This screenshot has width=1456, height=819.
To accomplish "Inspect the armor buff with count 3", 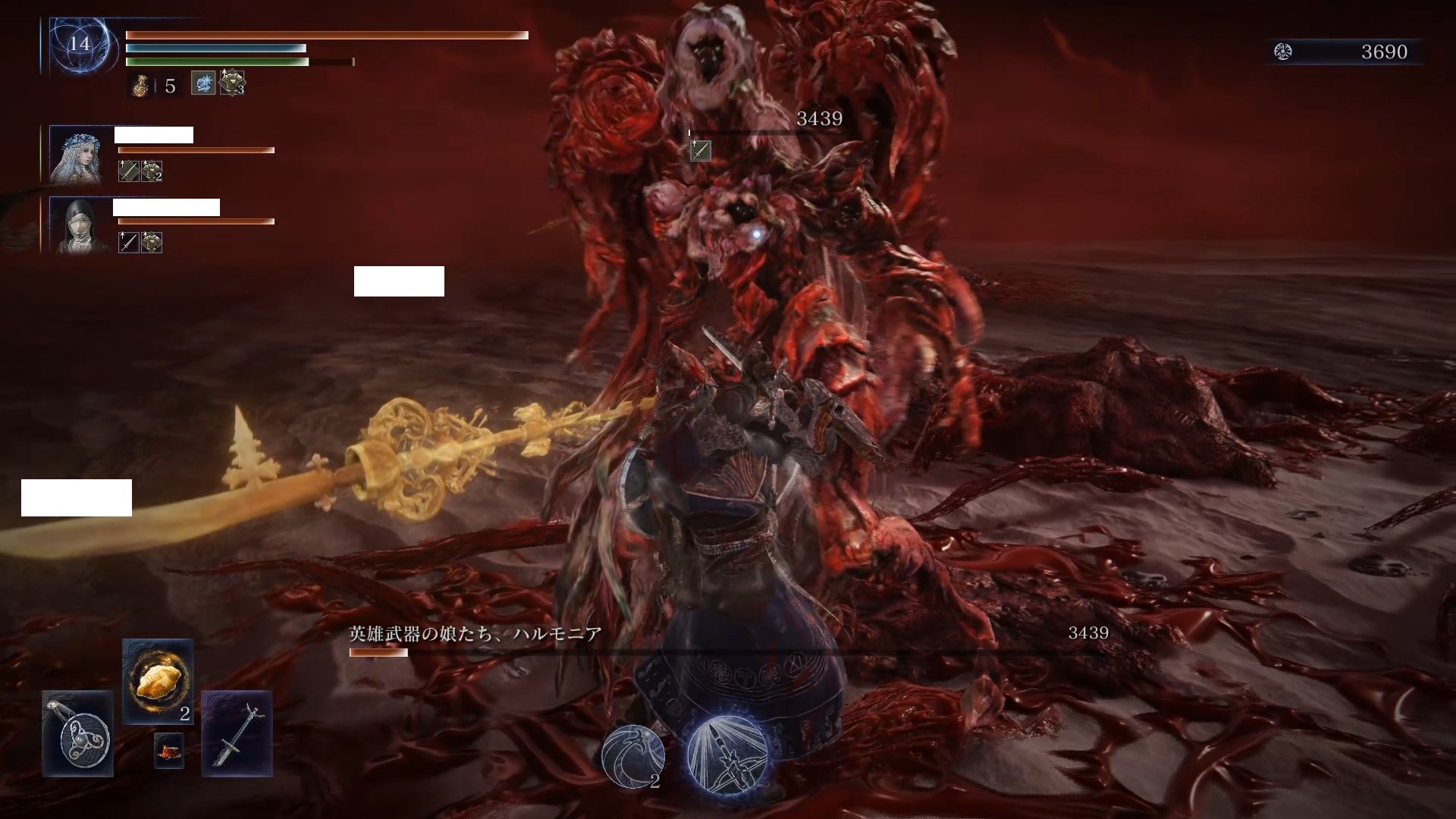I will tap(231, 83).
